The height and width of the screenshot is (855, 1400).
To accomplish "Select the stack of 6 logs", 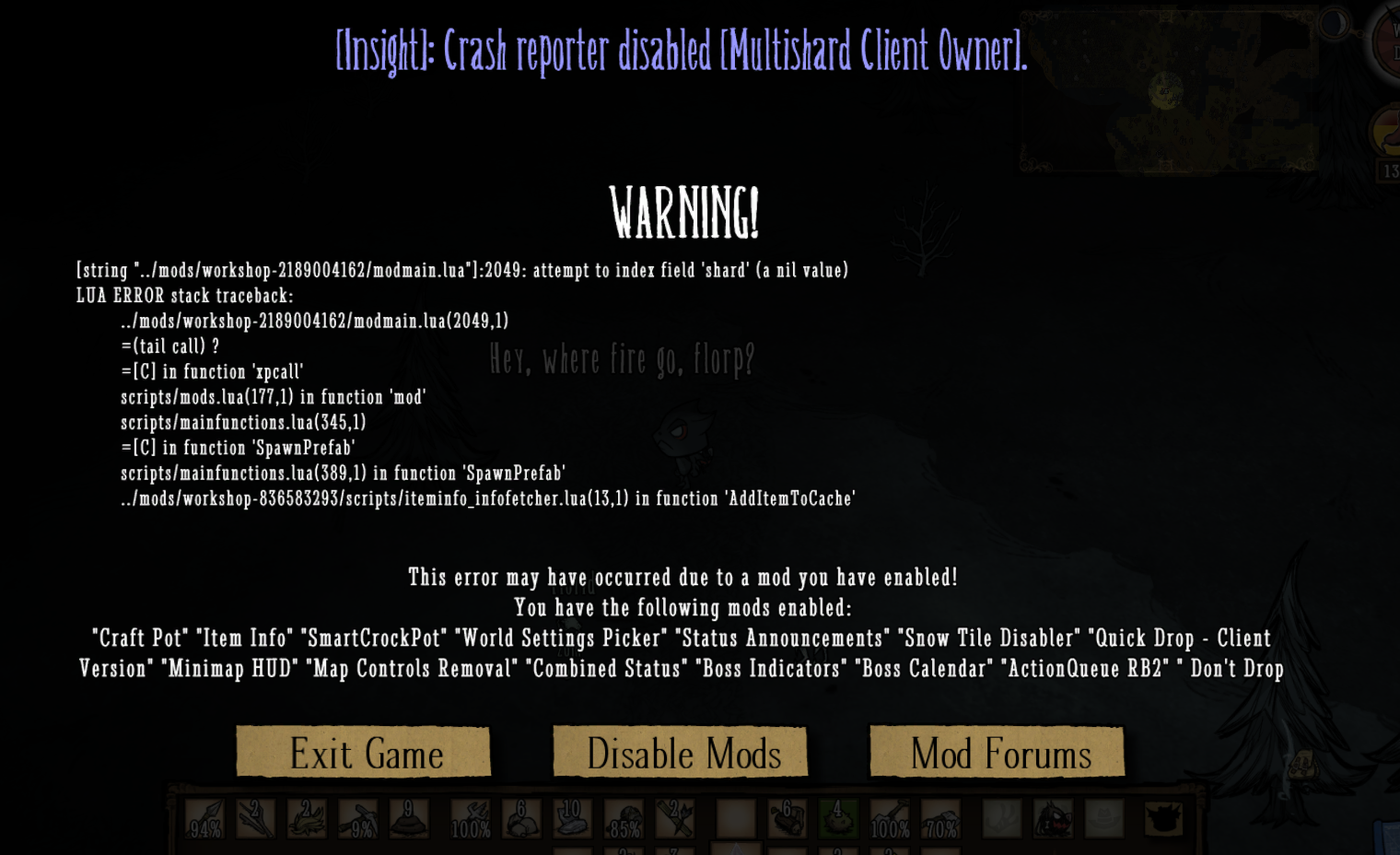I will tap(786, 818).
